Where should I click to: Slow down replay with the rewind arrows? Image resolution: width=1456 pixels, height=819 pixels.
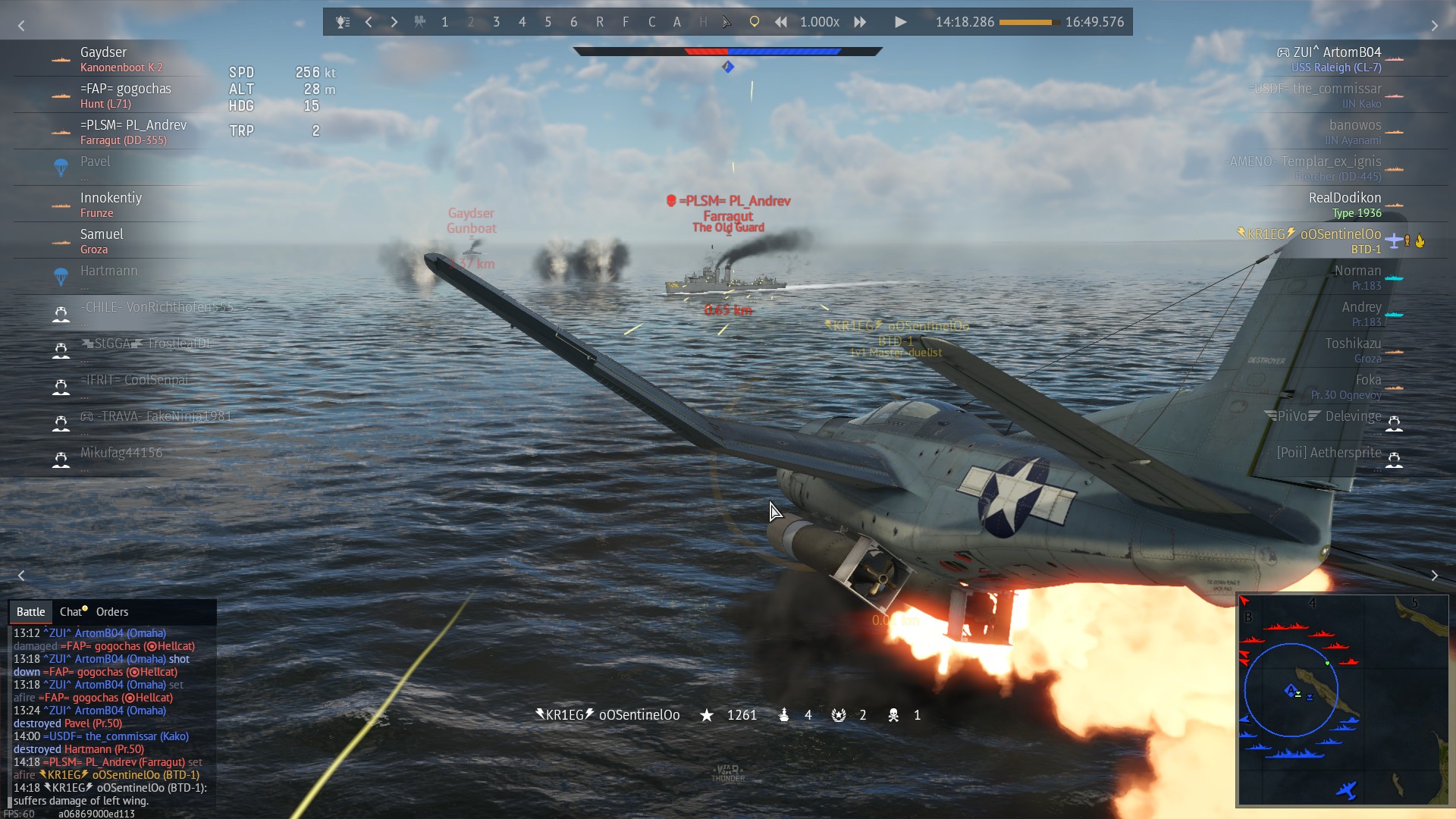(x=780, y=22)
